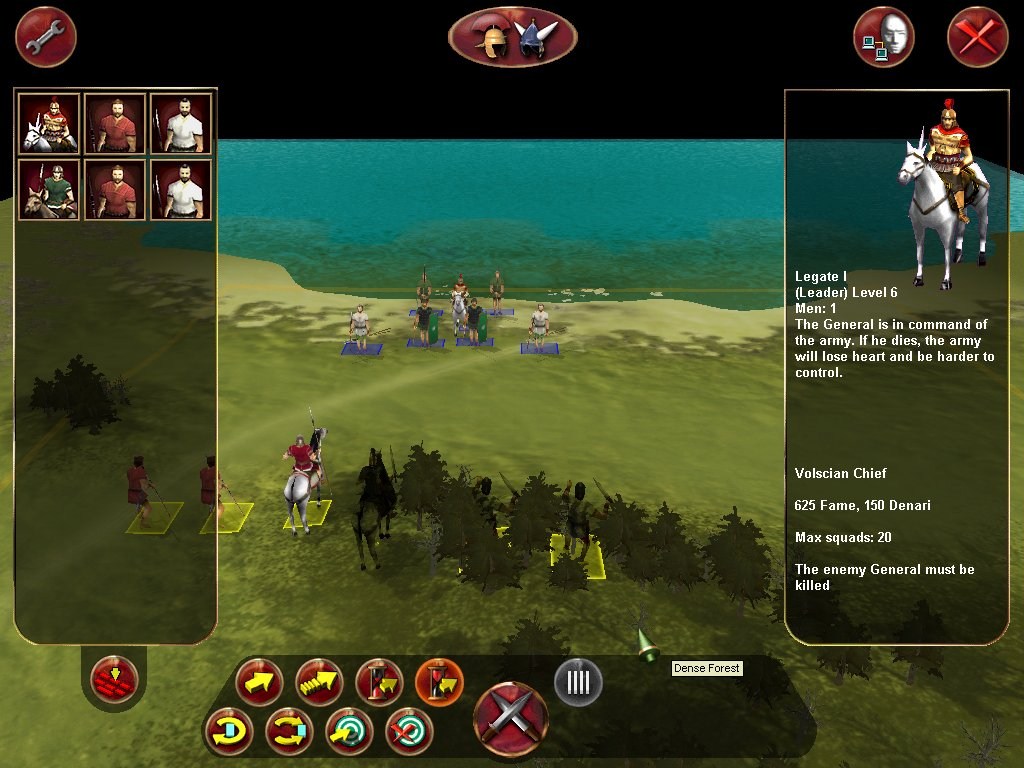This screenshot has width=1024, height=768.
Task: Click the grey vertical bars button
Action: pyautogui.click(x=578, y=682)
